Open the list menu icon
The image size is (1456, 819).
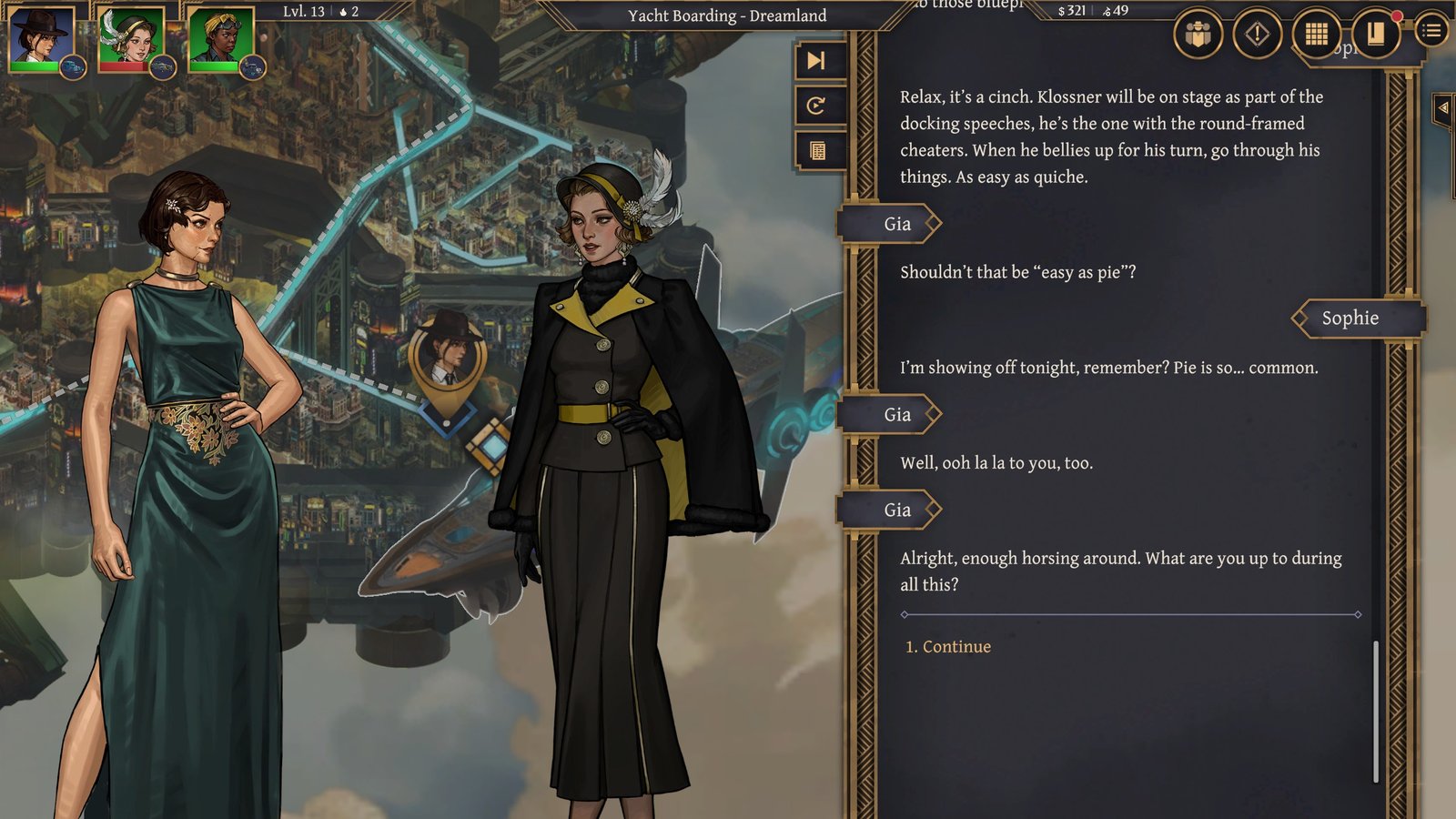(x=1431, y=32)
